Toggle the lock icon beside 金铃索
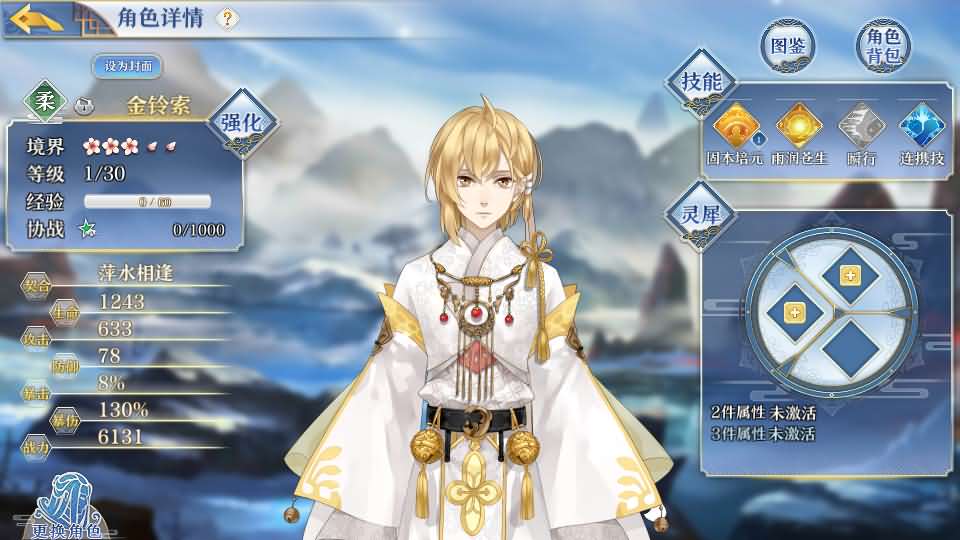 pos(84,105)
